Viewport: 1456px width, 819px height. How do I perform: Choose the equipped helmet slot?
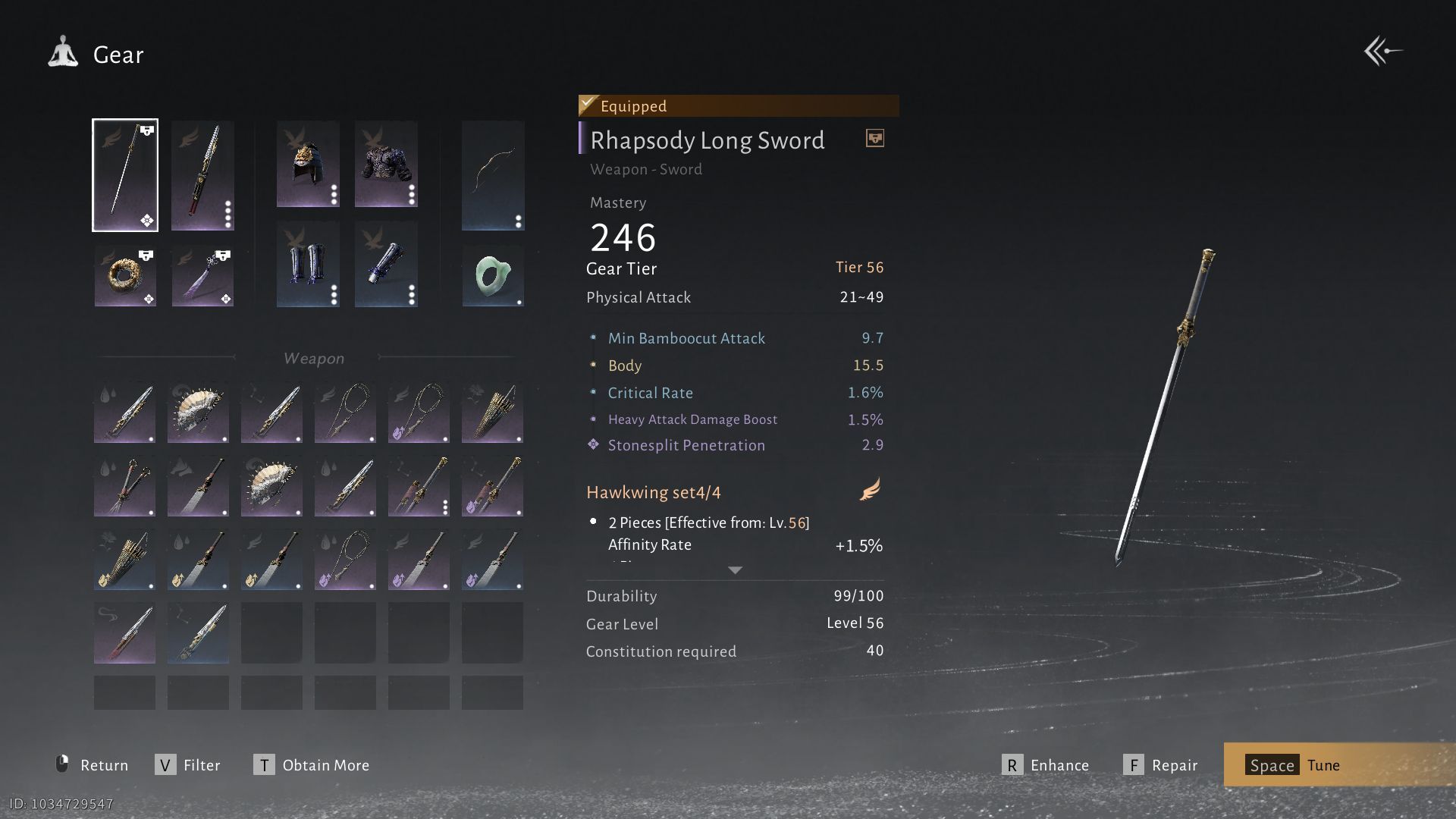[308, 164]
